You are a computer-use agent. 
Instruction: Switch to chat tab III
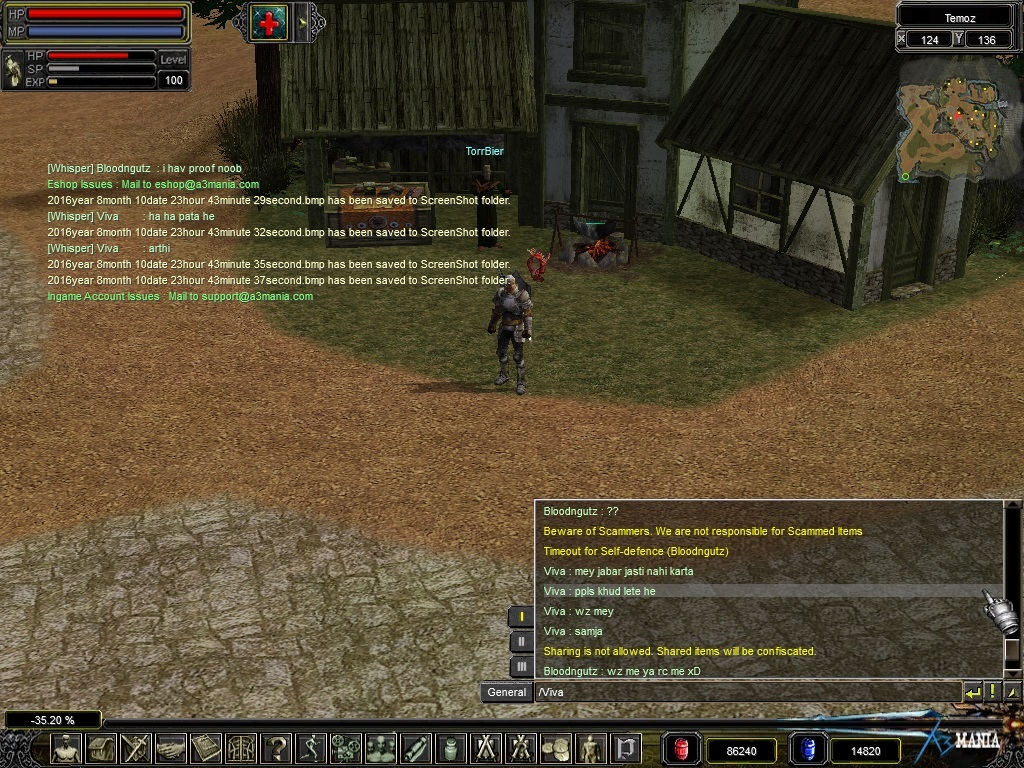point(521,667)
